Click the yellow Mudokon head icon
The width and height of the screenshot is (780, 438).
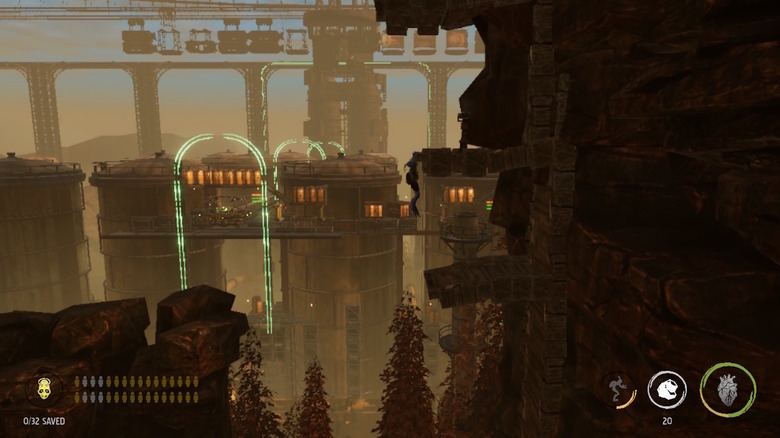tap(45, 388)
